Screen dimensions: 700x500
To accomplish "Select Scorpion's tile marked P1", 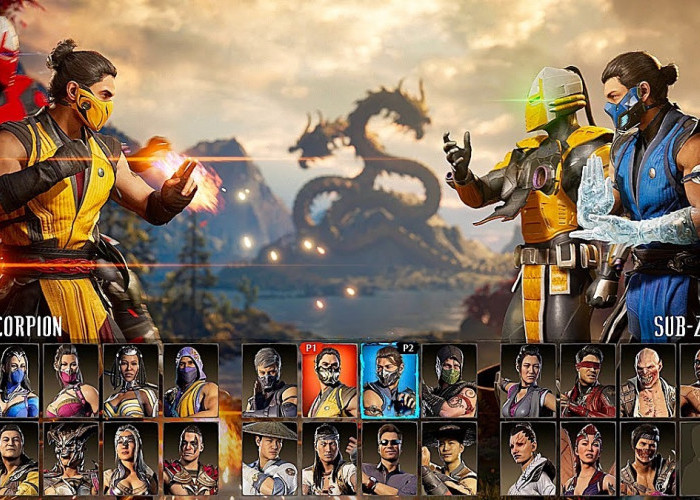I will coord(328,381).
